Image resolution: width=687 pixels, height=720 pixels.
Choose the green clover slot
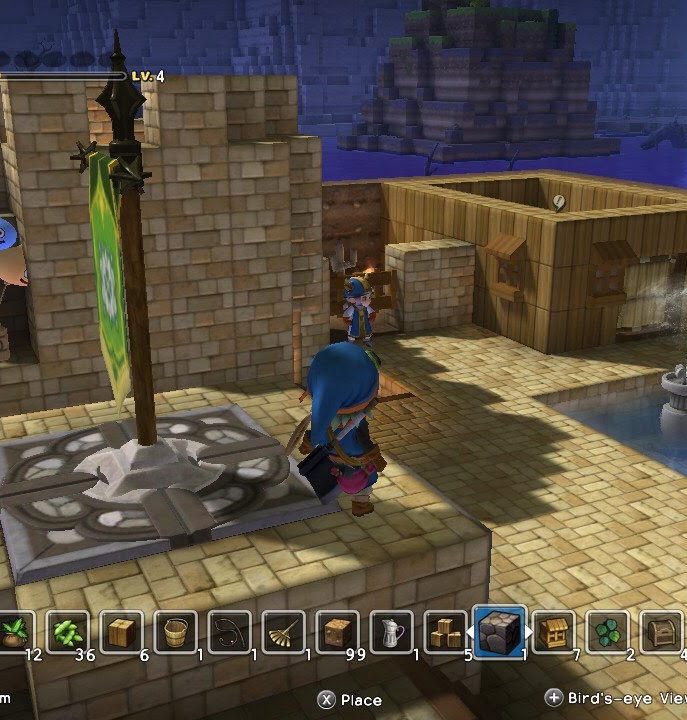(607, 632)
